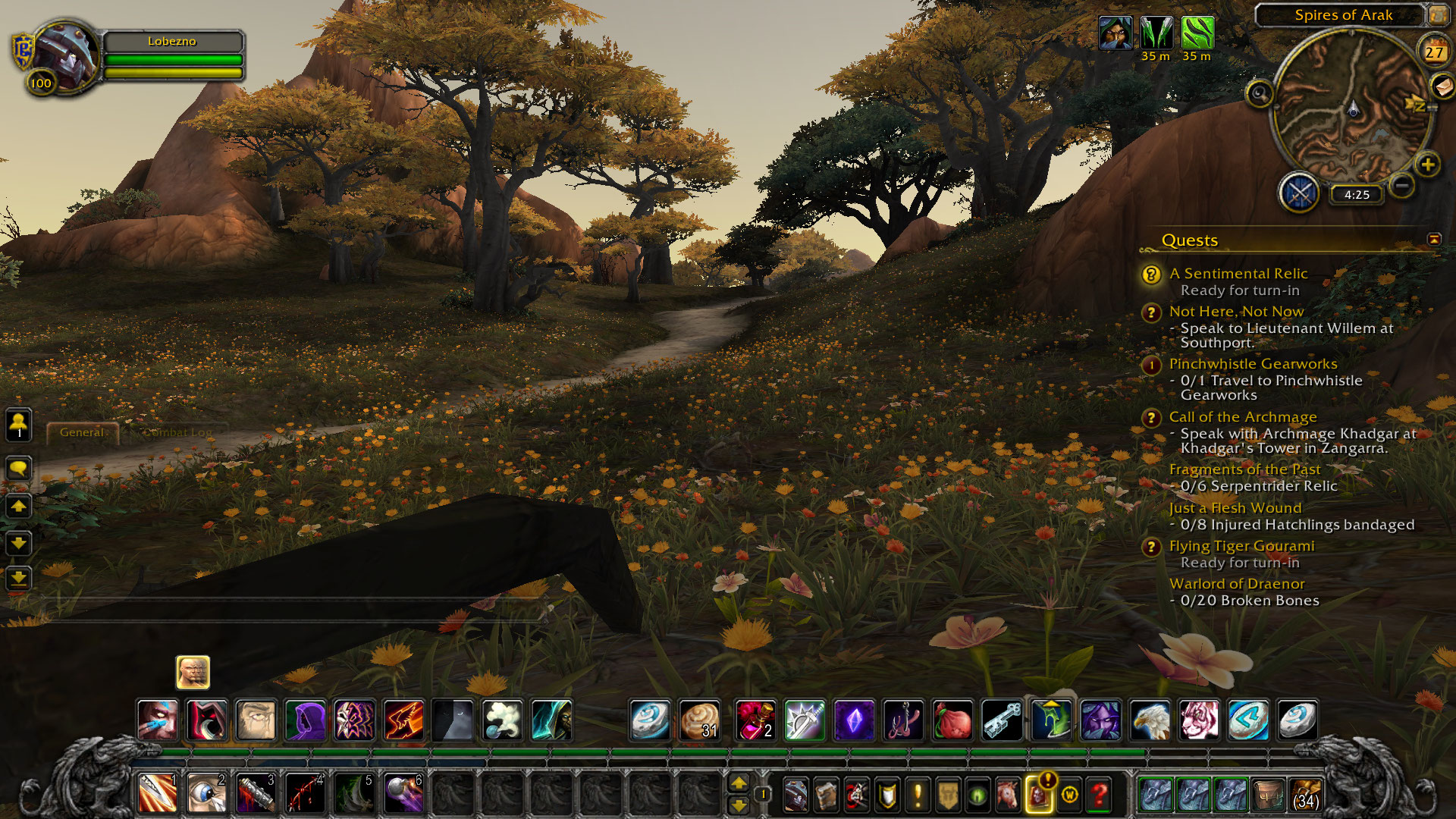Open the Pinchwhistle Gearworks quest entry

1253,364
